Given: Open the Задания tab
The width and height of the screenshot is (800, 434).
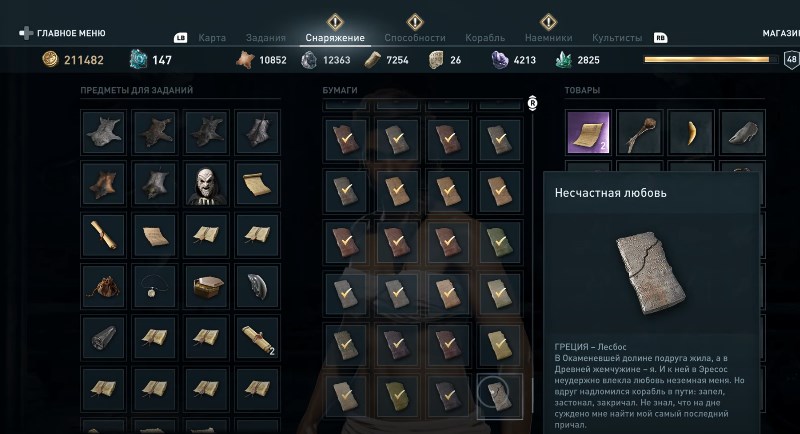Looking at the screenshot, I should click(x=265, y=38).
